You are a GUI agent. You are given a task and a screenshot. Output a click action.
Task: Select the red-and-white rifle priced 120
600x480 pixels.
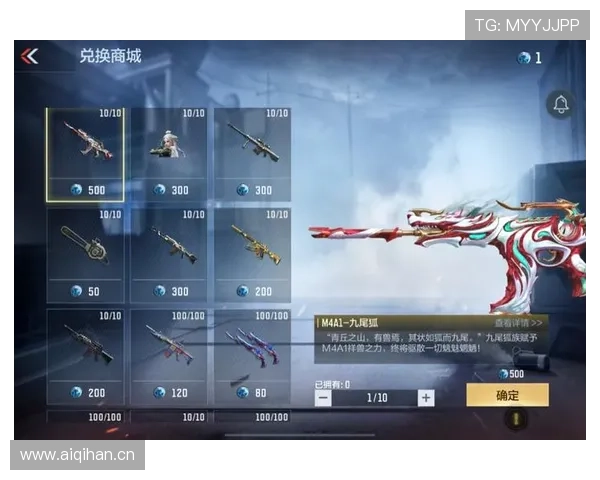click(168, 355)
